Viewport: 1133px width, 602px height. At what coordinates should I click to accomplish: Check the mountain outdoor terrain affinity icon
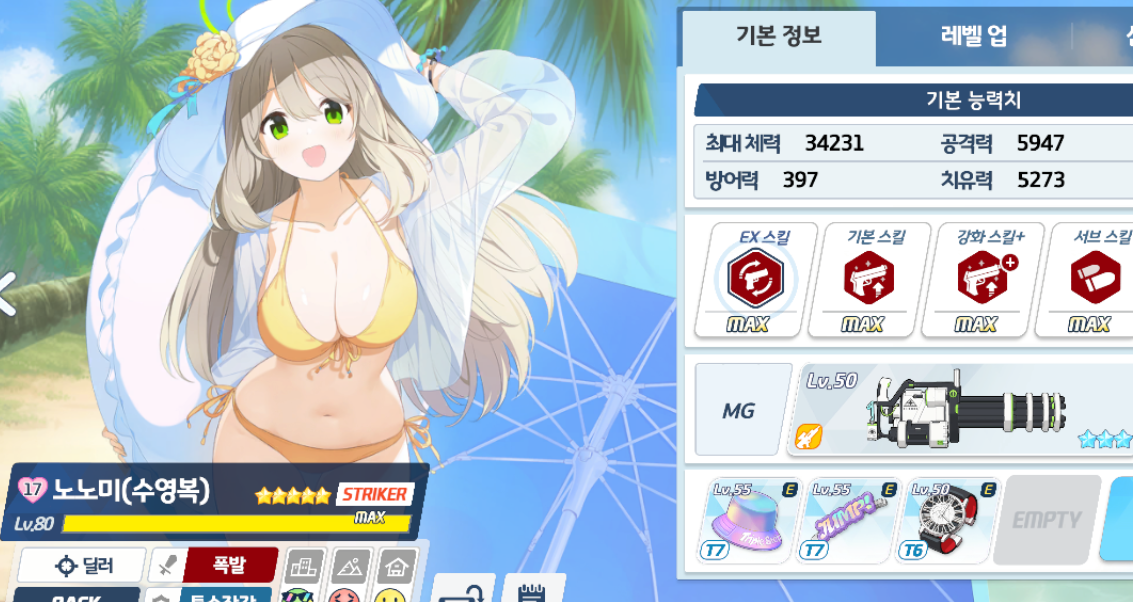pos(352,567)
